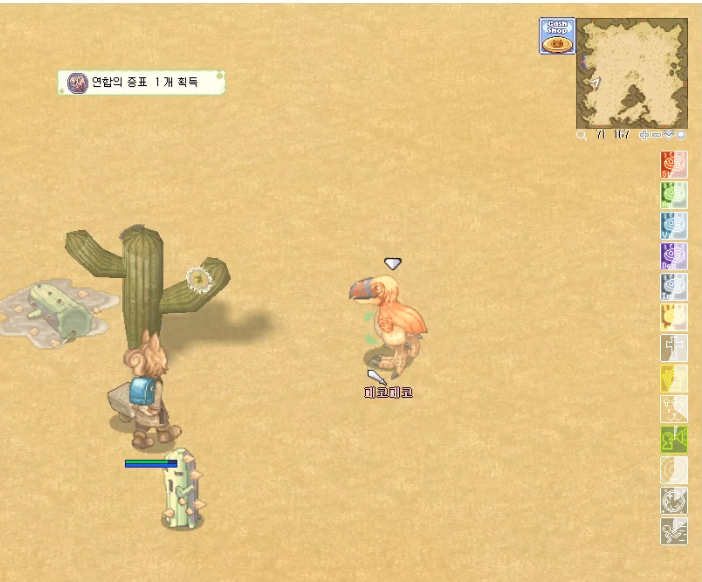This screenshot has width=702, height=582.
Task: Select the red Str buff icon
Action: (674, 164)
